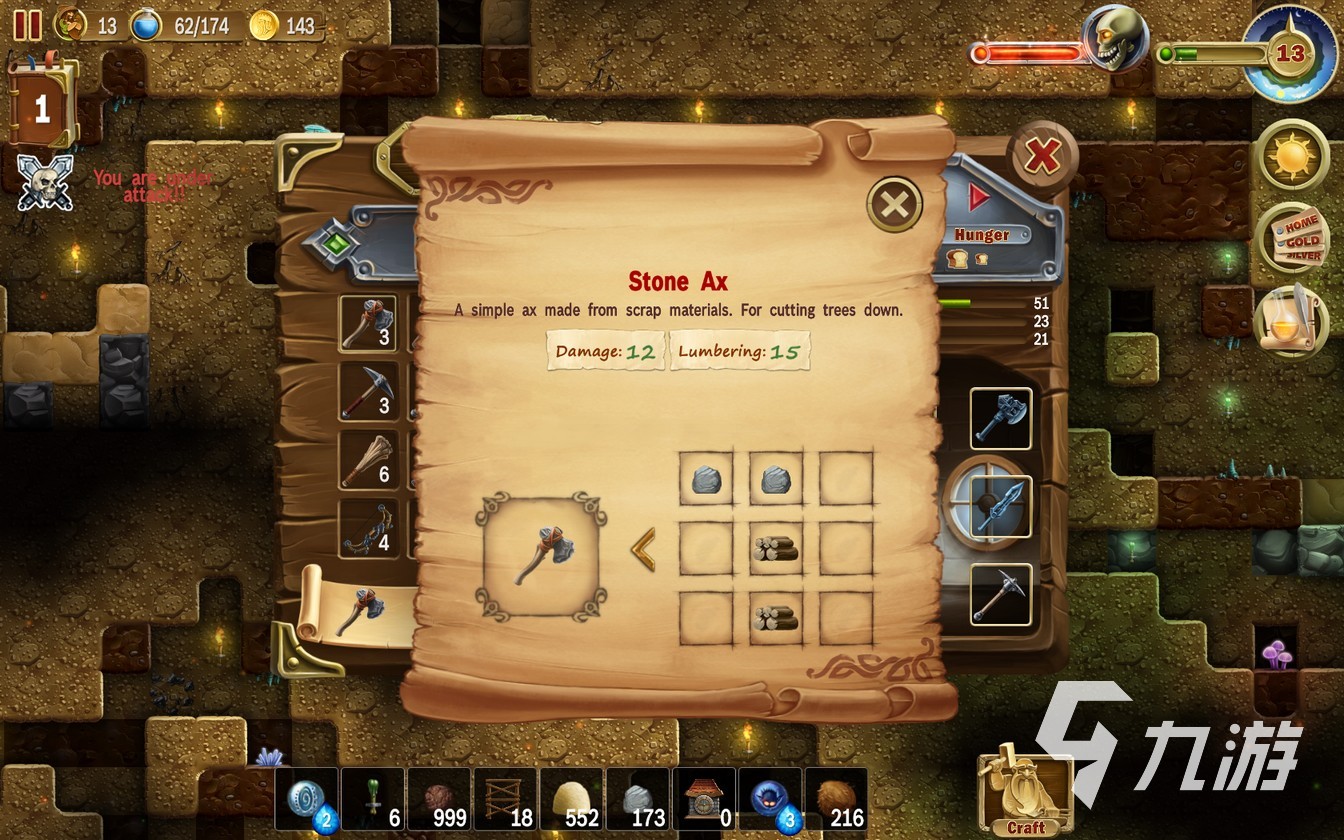Select the pickaxe slot in the inventory

point(368,391)
